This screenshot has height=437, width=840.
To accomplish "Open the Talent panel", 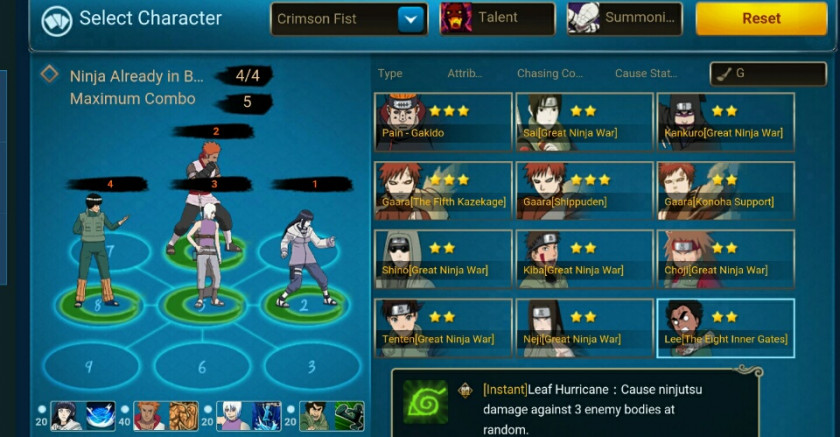I will click(x=497, y=19).
